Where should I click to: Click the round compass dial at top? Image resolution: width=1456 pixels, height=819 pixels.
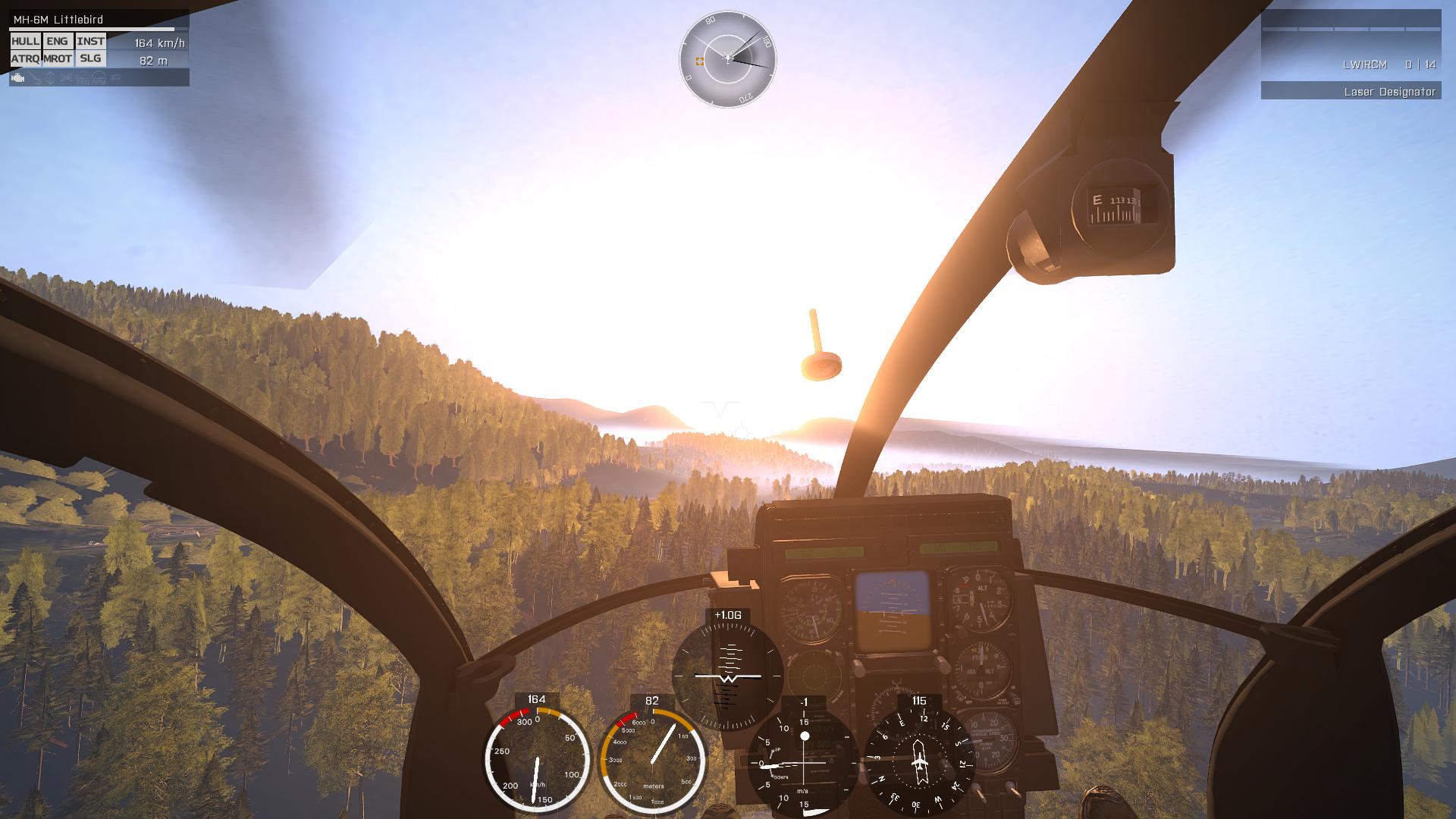727,58
